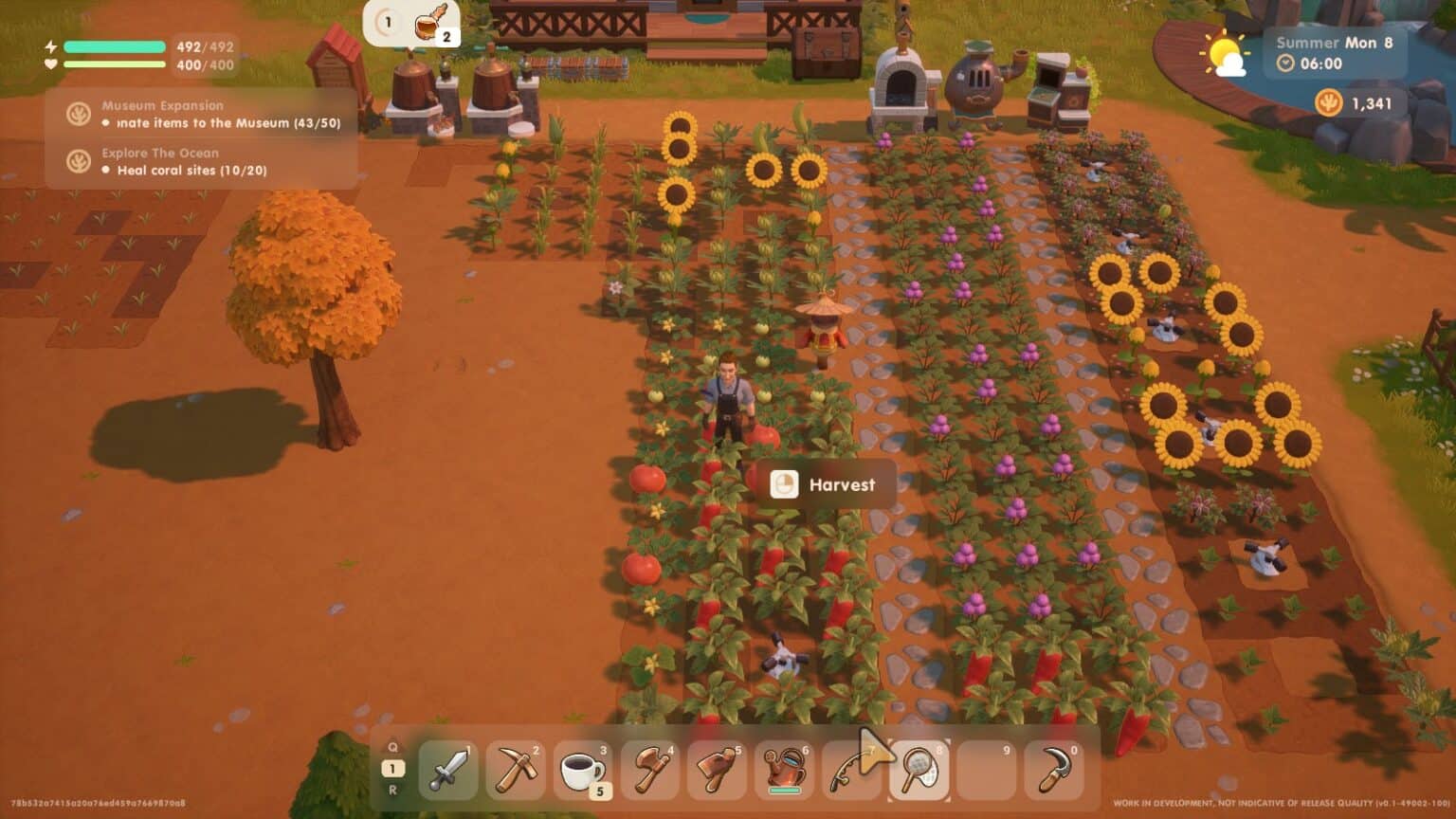Select the scythe in slot 0
1456x819 pixels.
(1053, 770)
